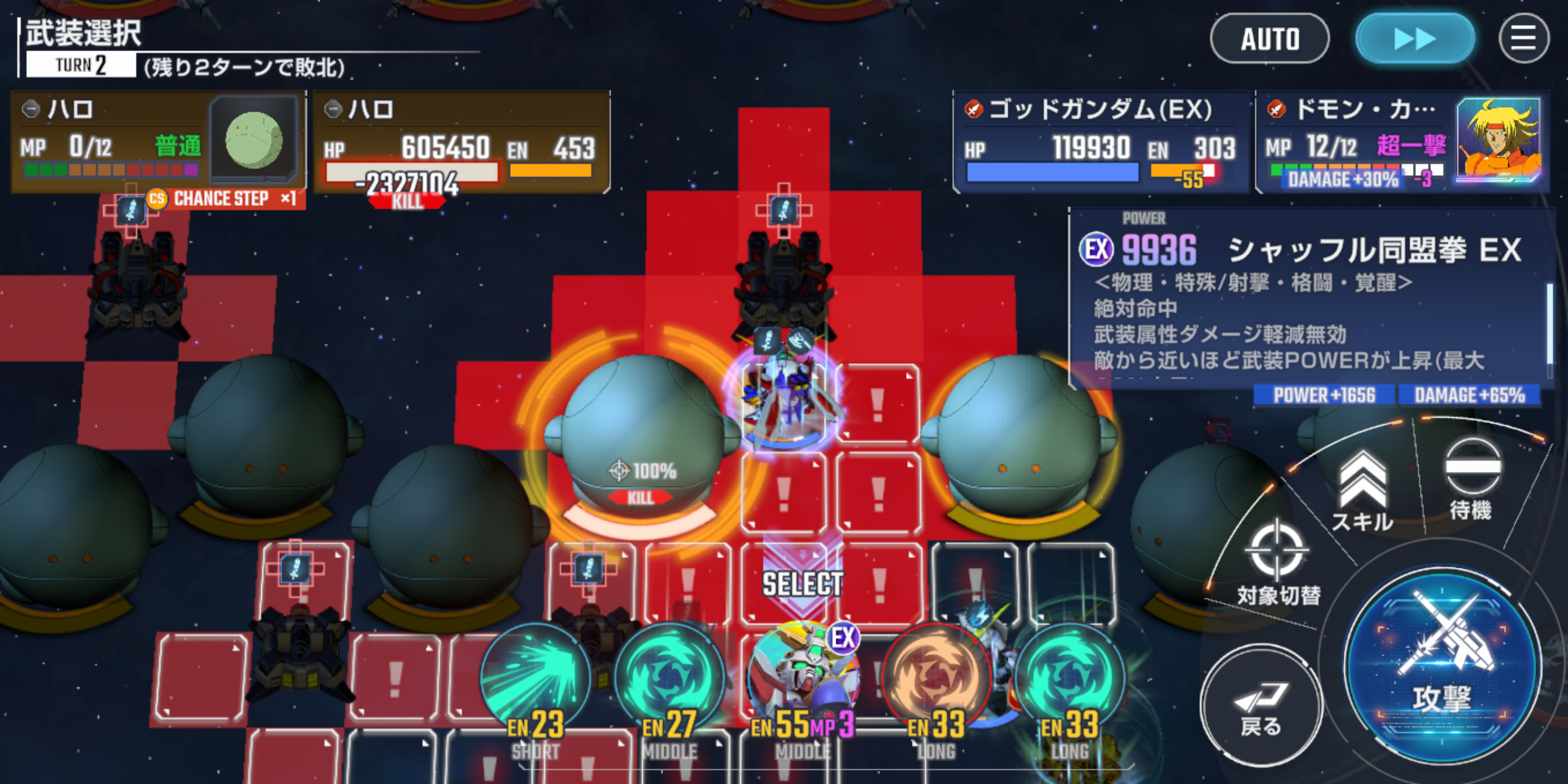
Task: Activate the fast-forward speed button
Action: [1414, 39]
